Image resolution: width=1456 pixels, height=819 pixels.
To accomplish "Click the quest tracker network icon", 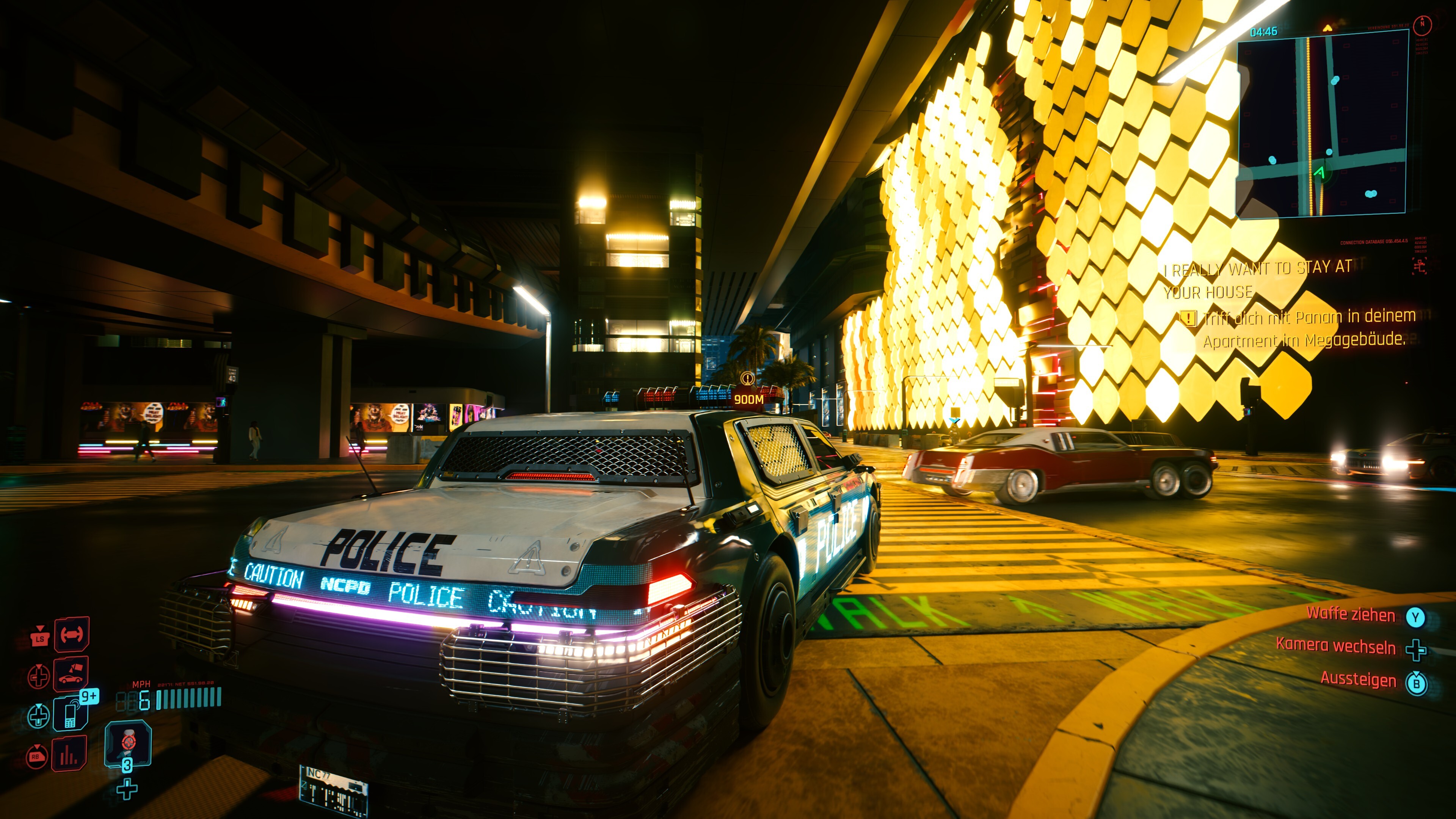I will 1419,266.
